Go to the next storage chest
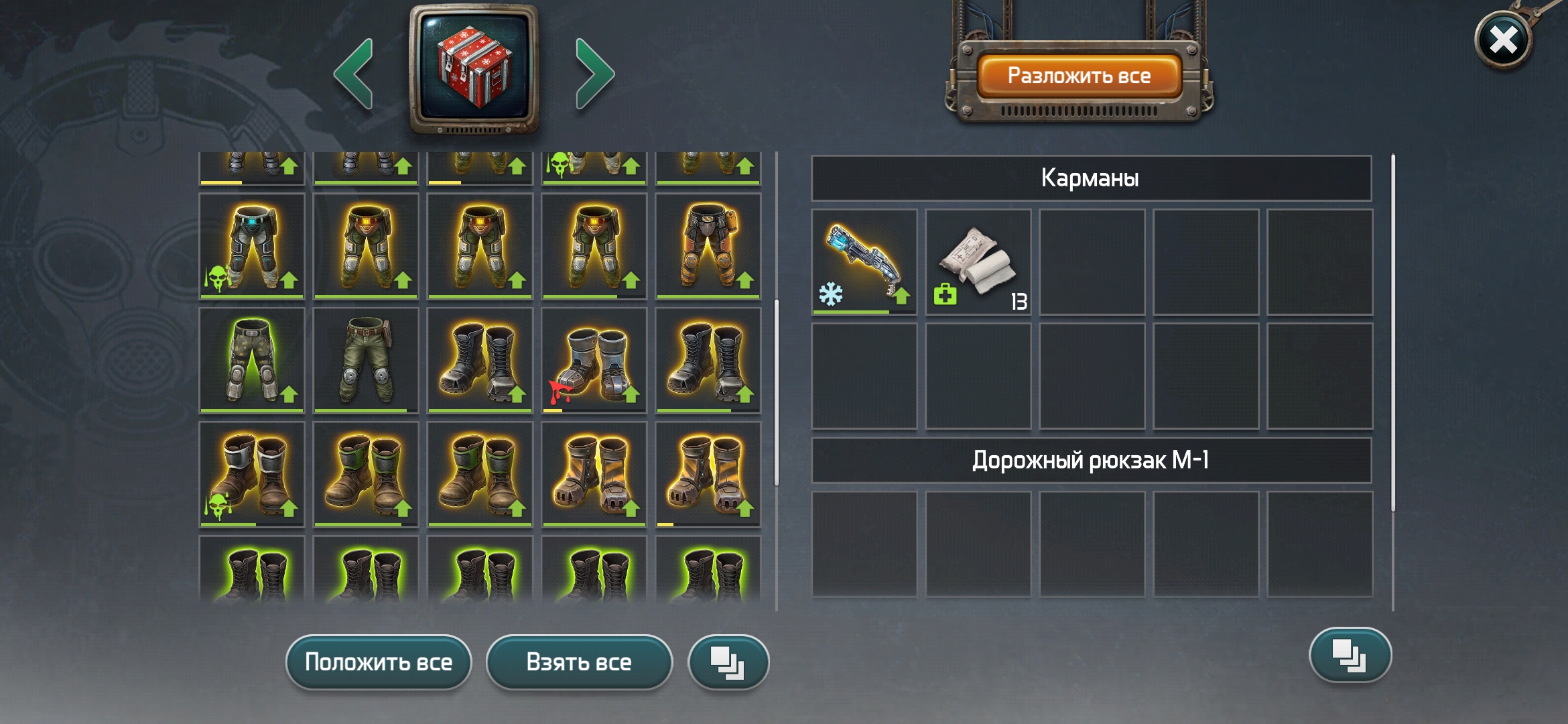 594,74
